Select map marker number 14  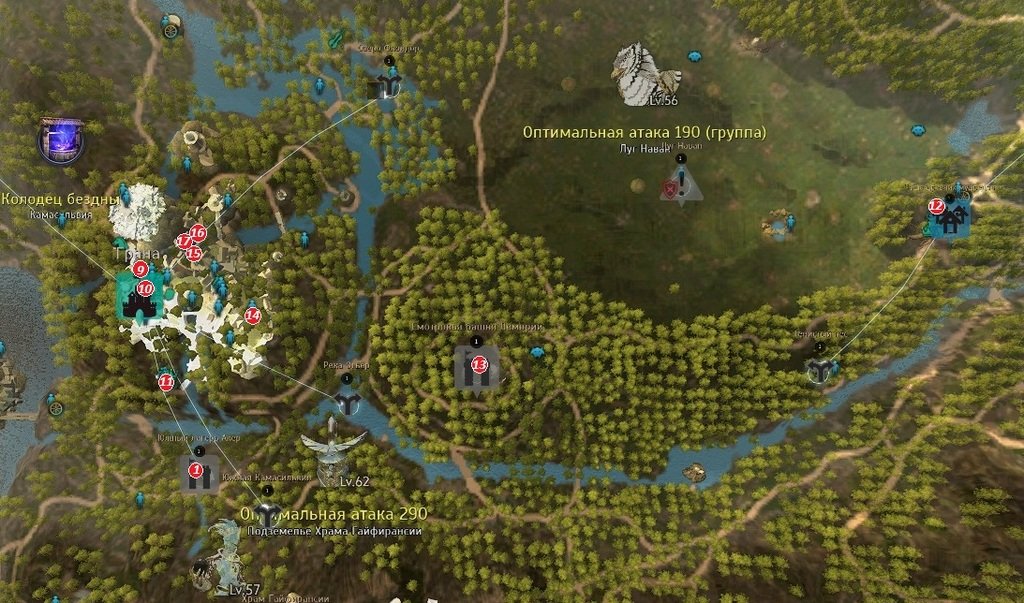click(x=252, y=315)
